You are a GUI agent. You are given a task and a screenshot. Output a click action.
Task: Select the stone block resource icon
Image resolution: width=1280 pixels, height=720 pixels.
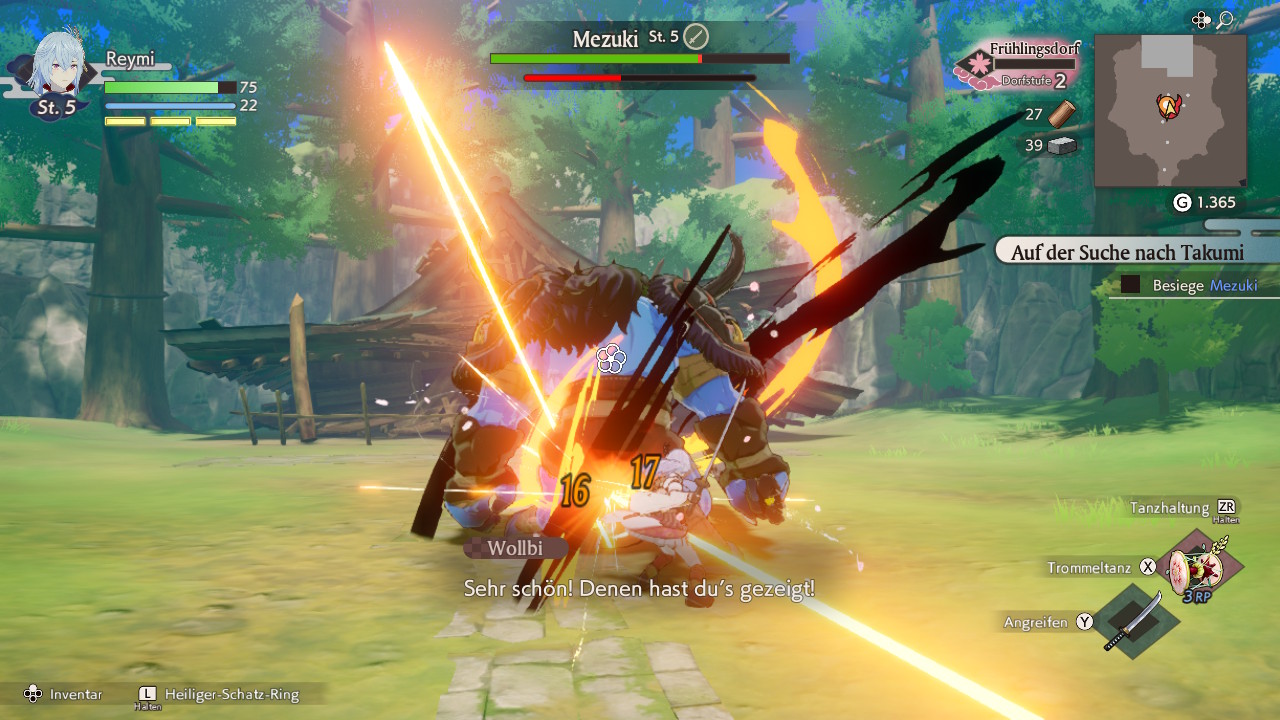pos(1062,146)
